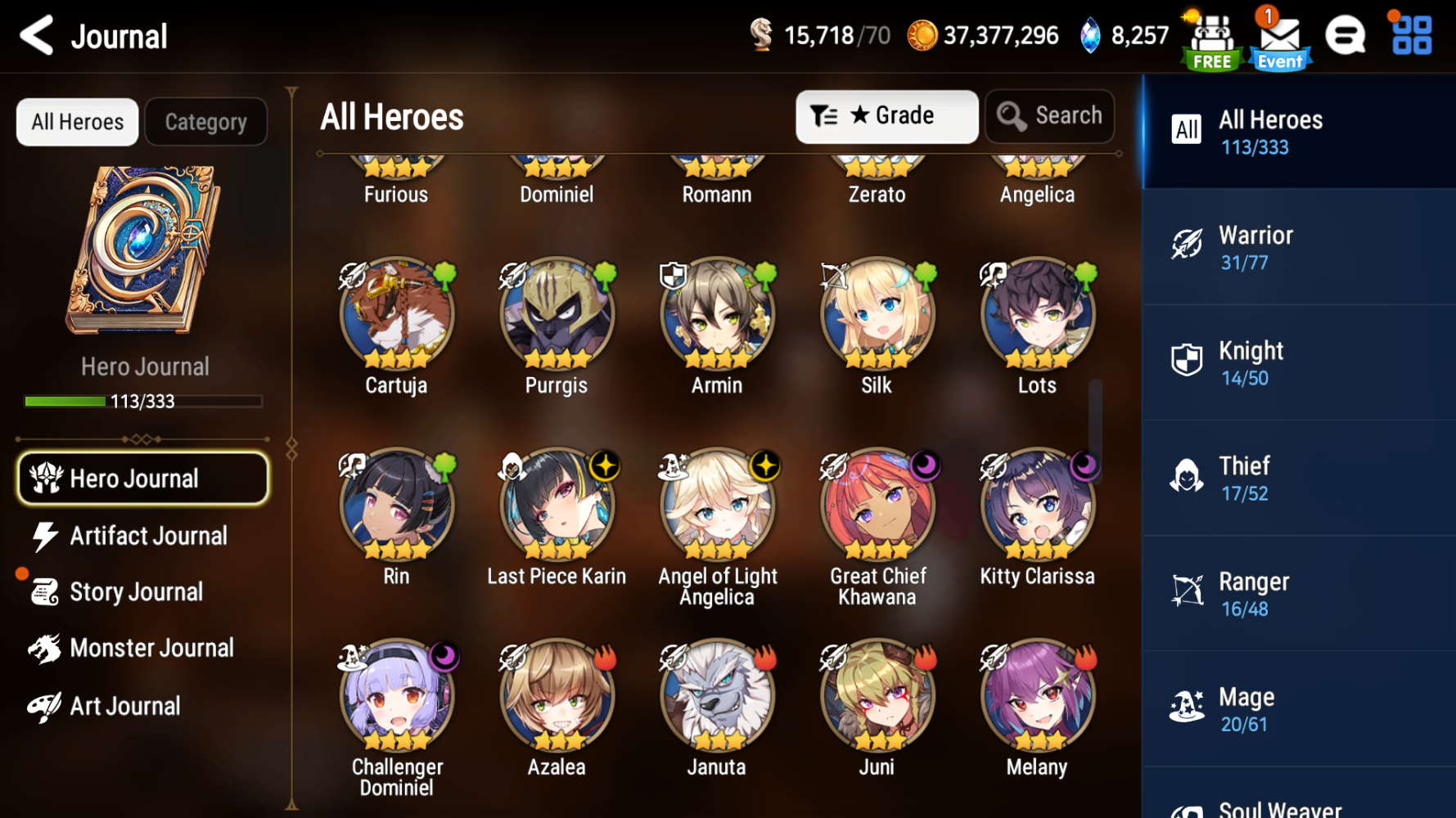Switch to the Category tab
This screenshot has width=1456, height=818.
point(206,122)
